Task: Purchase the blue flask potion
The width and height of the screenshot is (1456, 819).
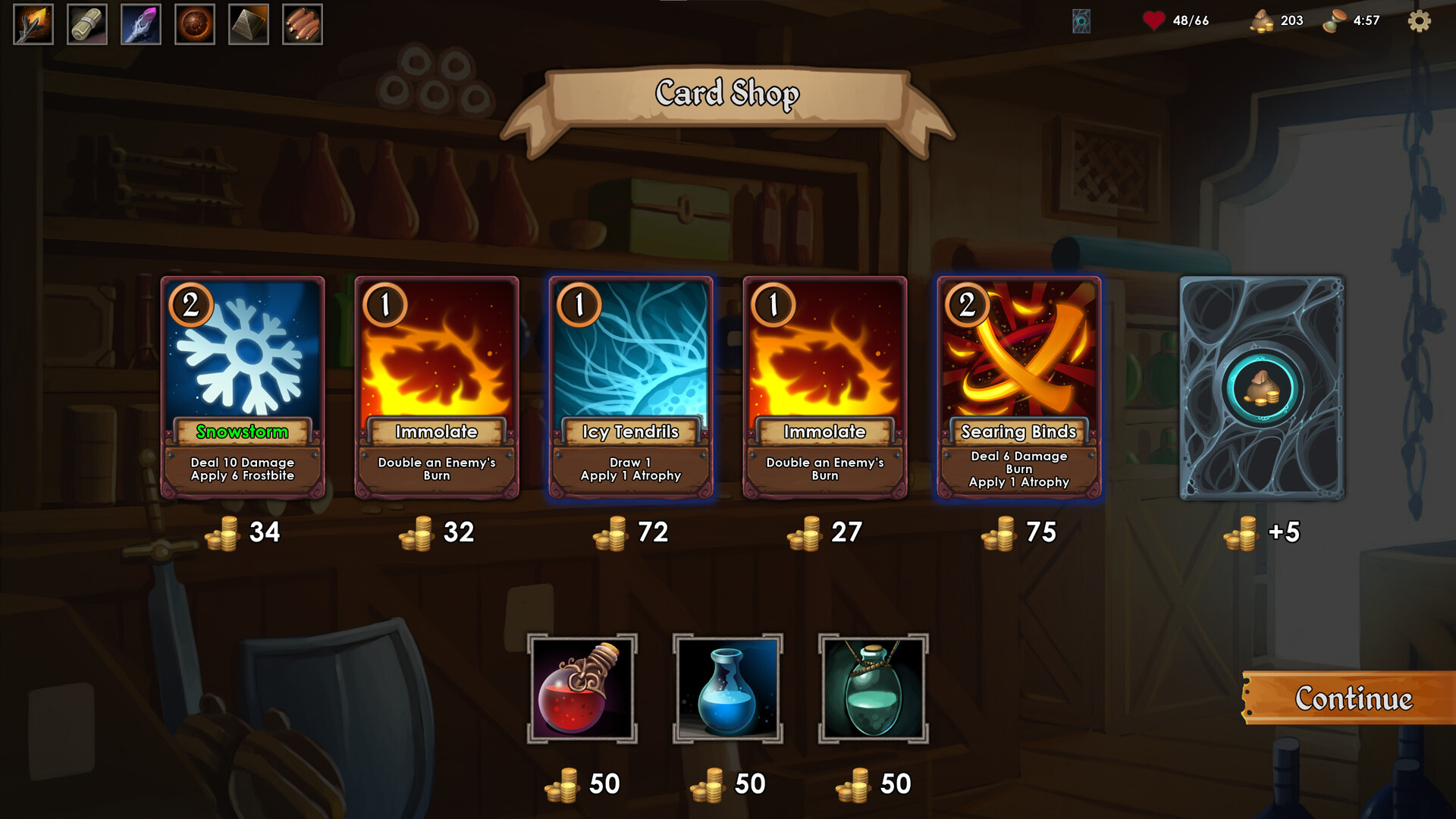Action: click(729, 687)
